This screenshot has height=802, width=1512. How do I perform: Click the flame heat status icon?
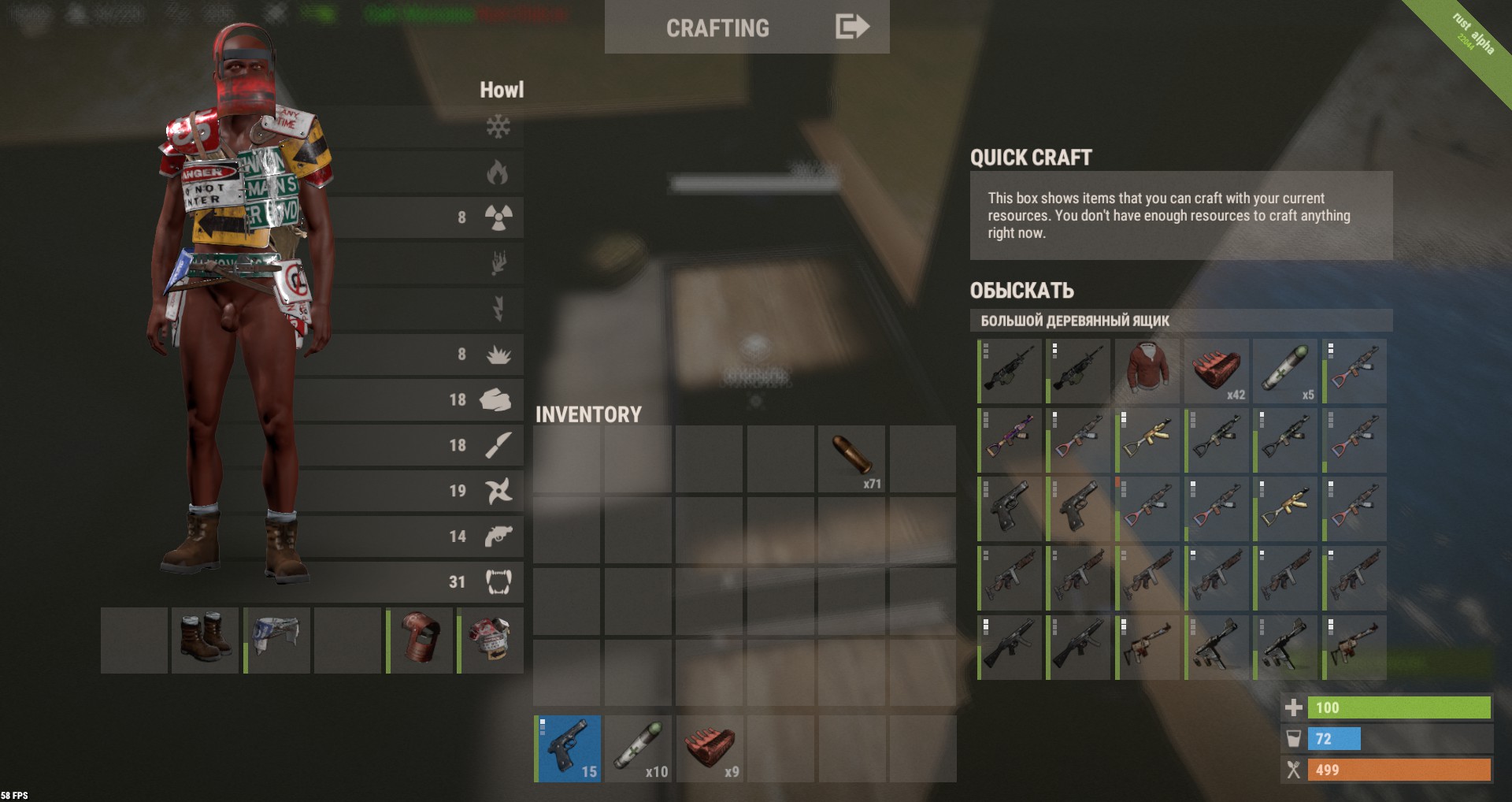coord(498,172)
